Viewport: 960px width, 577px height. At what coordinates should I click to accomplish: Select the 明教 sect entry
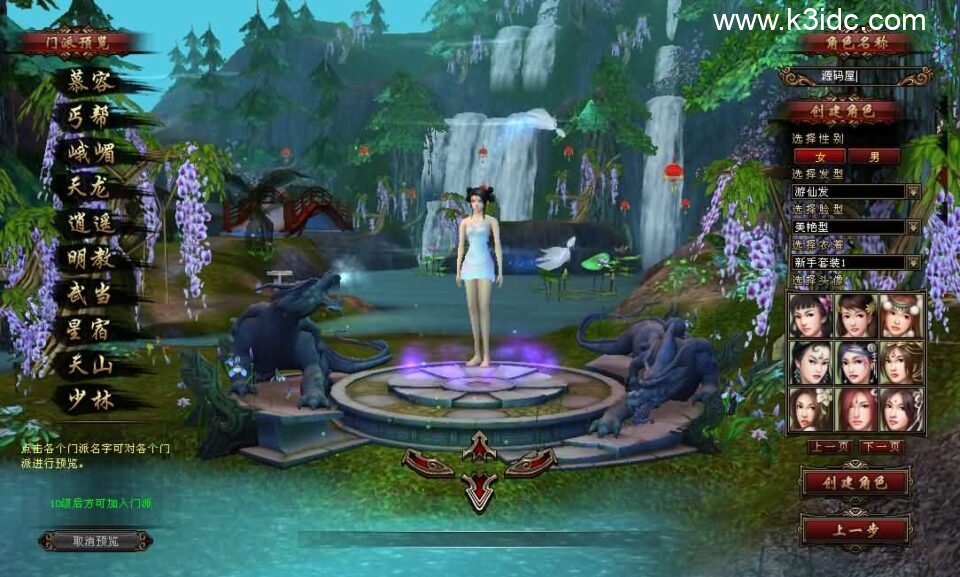click(x=90, y=258)
